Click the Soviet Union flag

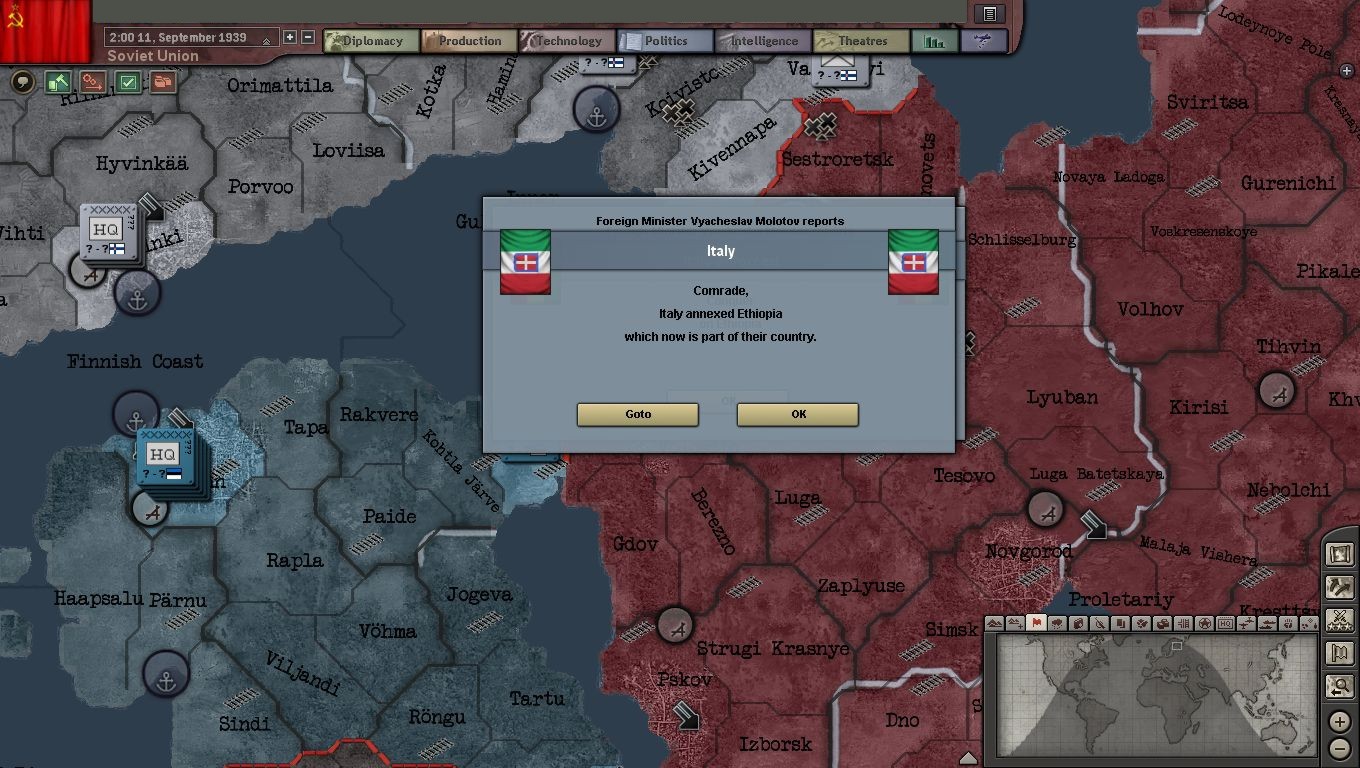pos(45,28)
